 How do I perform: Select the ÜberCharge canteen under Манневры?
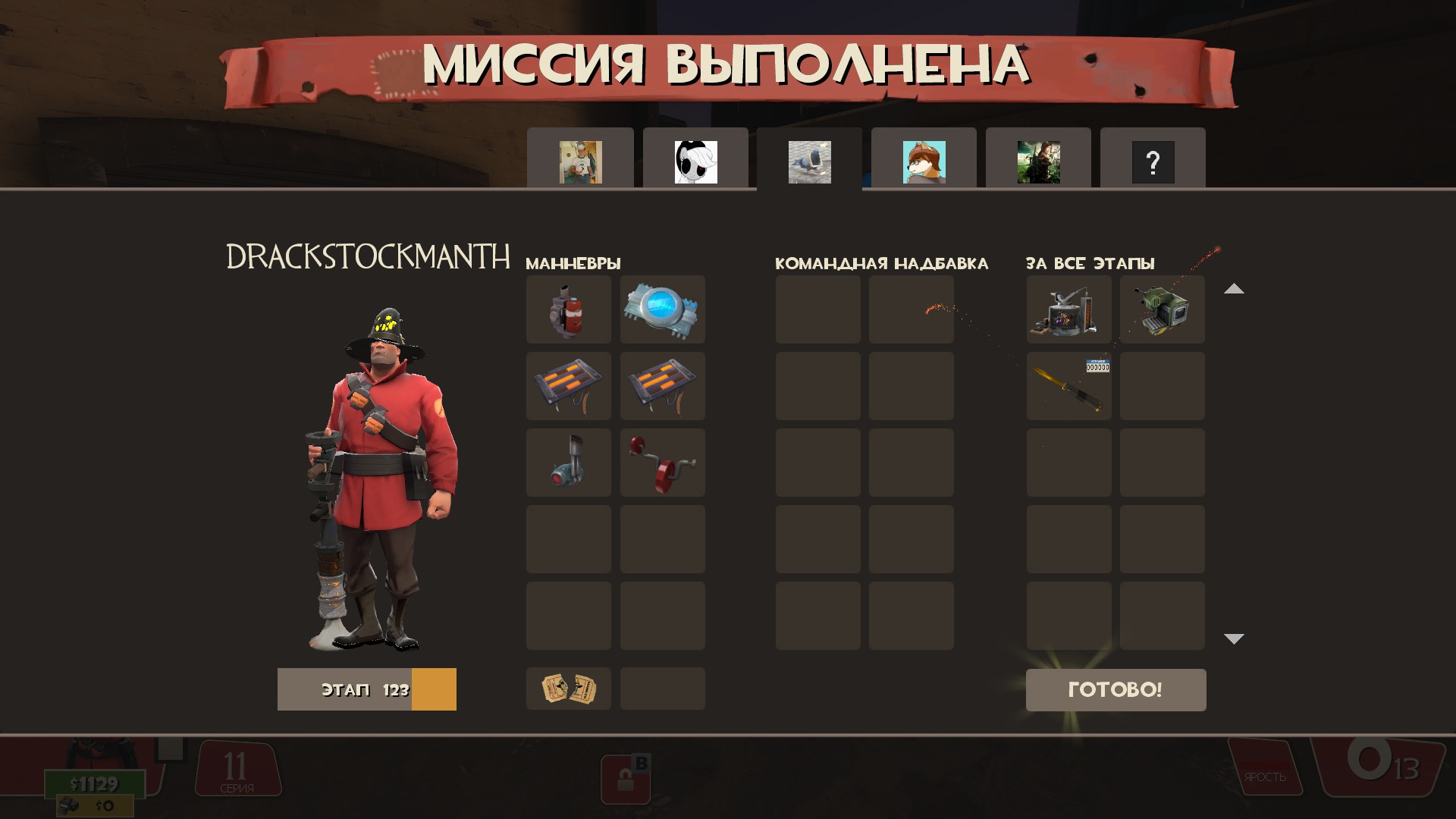[x=661, y=309]
